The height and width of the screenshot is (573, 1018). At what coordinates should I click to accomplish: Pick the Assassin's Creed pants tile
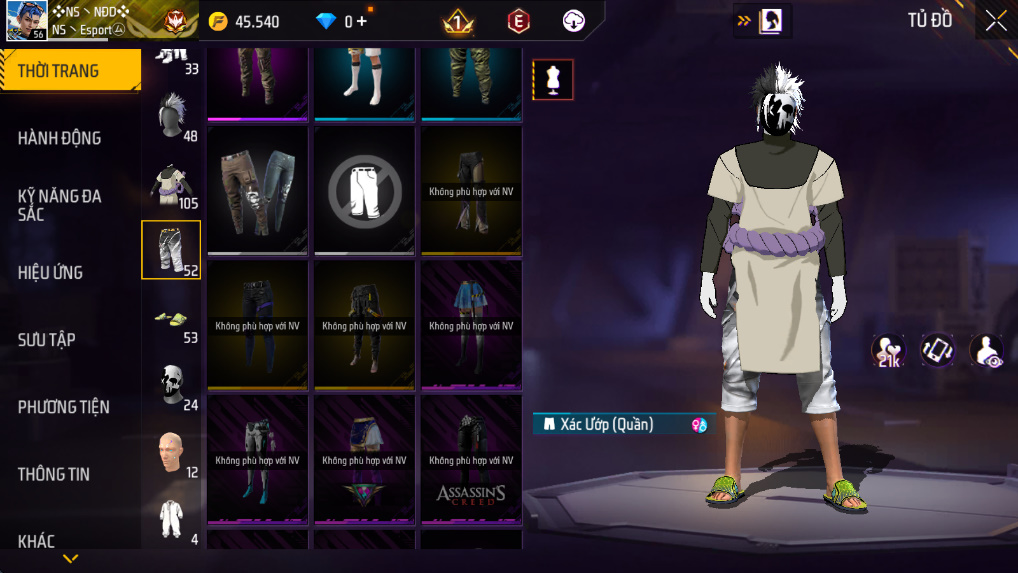click(471, 459)
